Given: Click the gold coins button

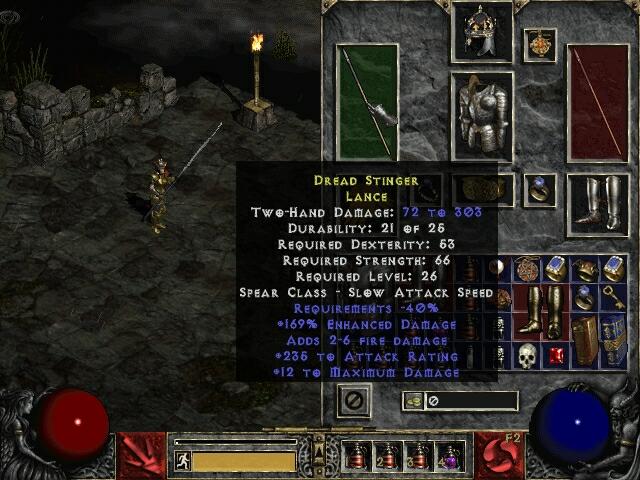Looking at the screenshot, I should tap(412, 401).
